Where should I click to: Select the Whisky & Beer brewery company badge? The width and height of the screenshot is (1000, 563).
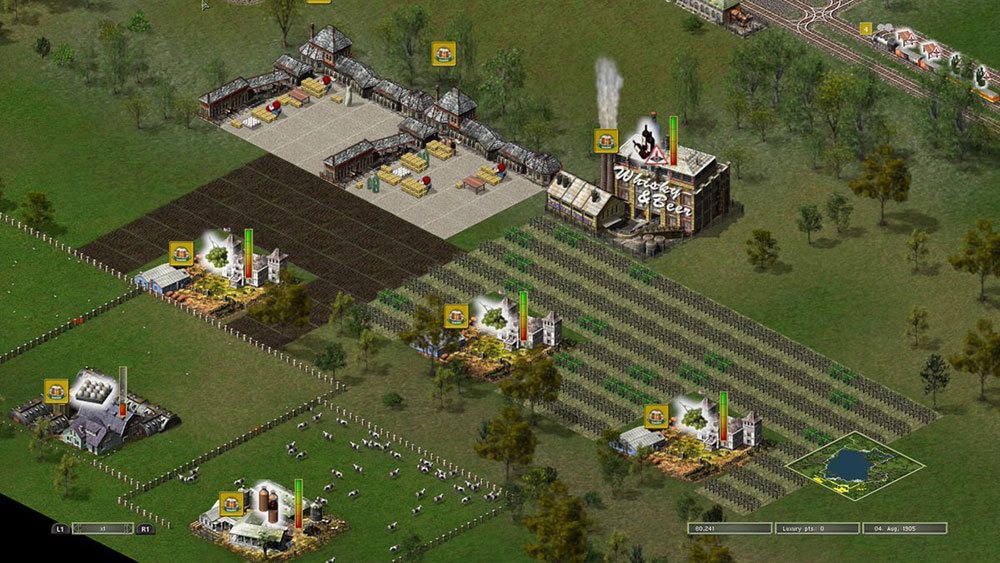tap(606, 141)
